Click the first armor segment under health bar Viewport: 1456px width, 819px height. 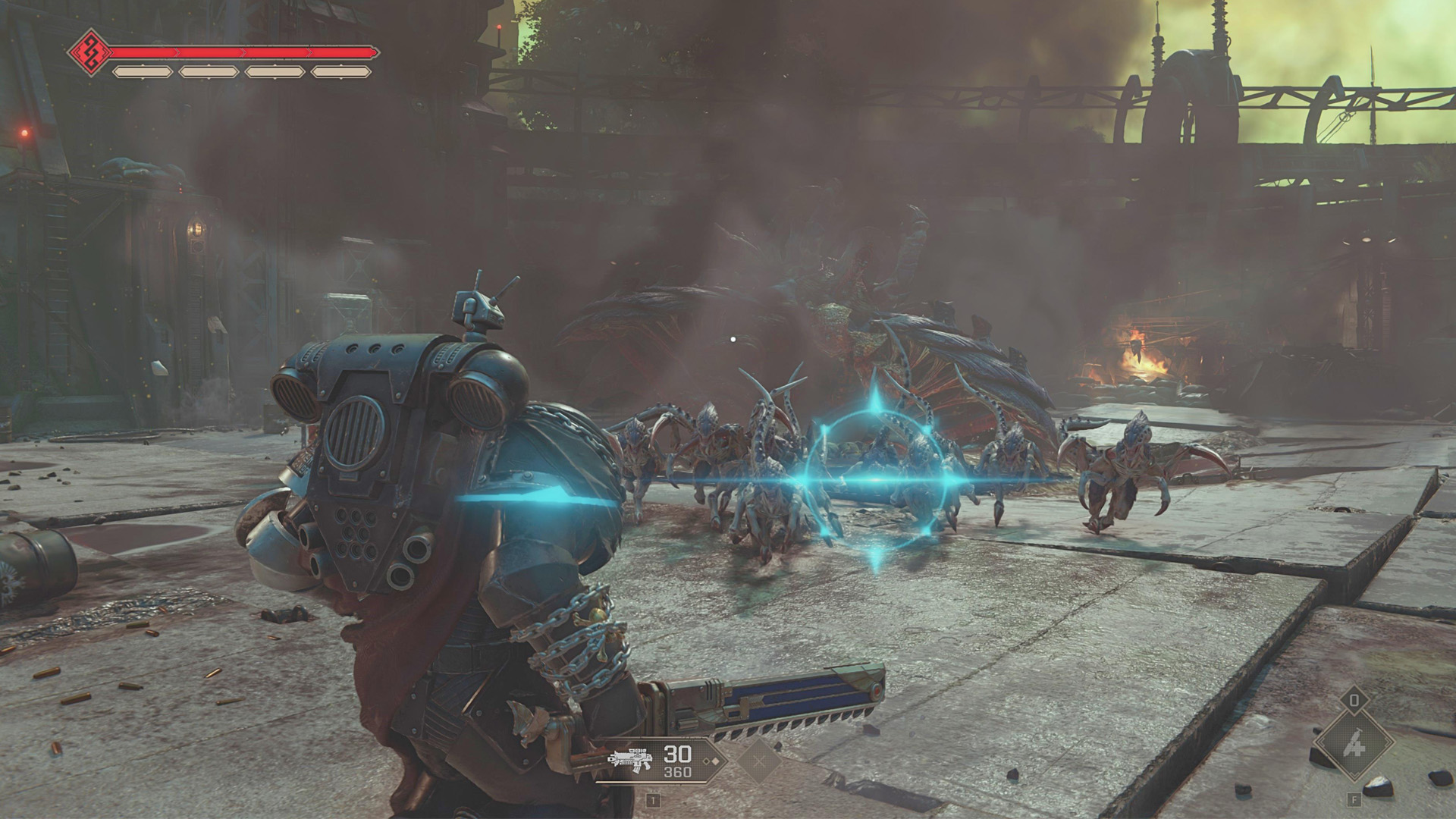143,71
